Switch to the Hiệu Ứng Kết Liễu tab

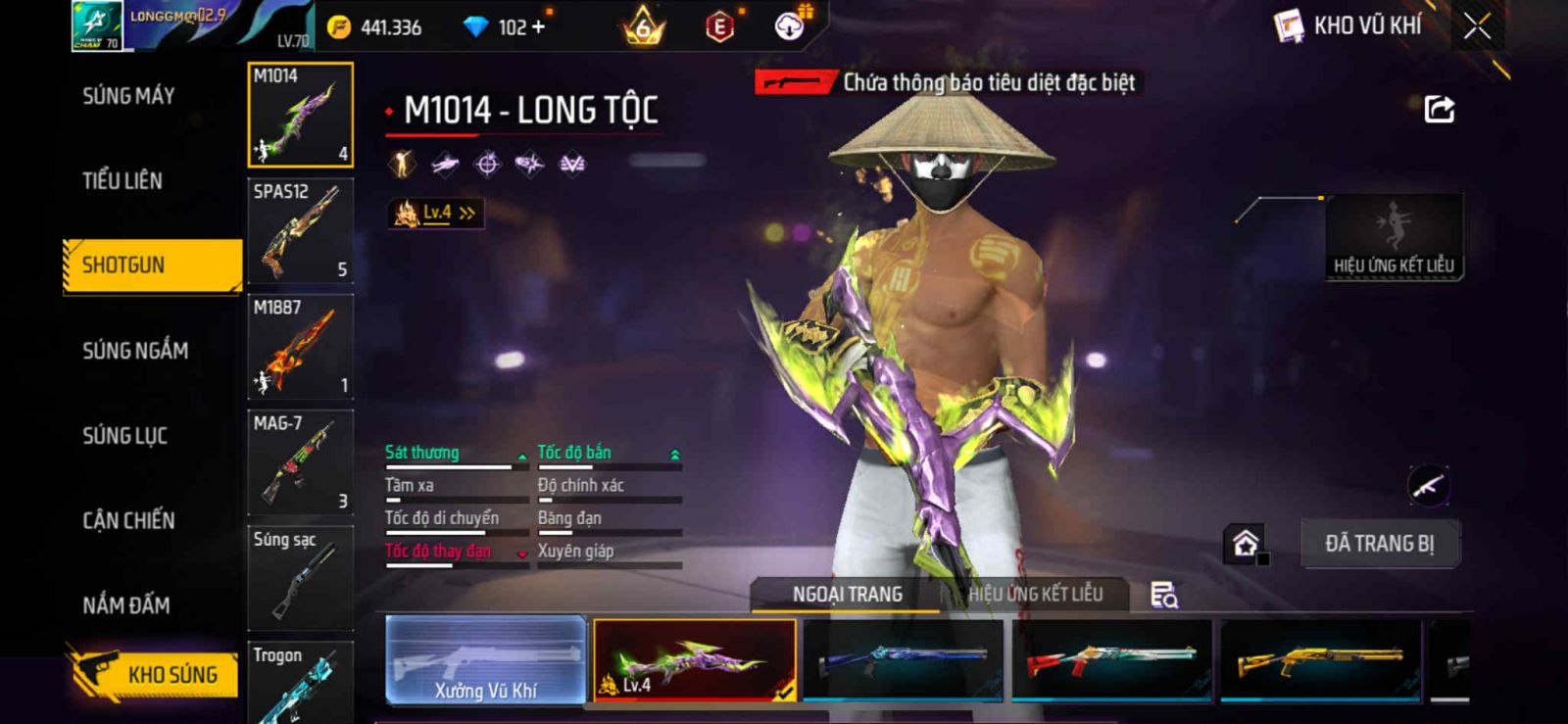[x=1035, y=594]
